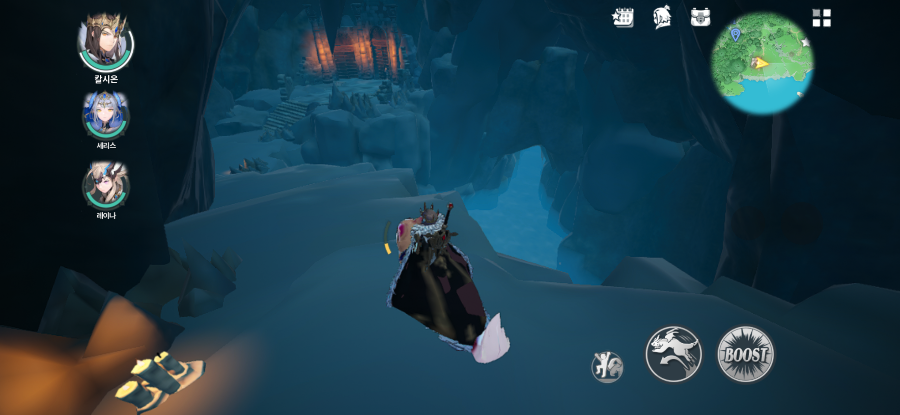
Task: Tap the leaping wolf mount jump button
Action: pyautogui.click(x=673, y=354)
